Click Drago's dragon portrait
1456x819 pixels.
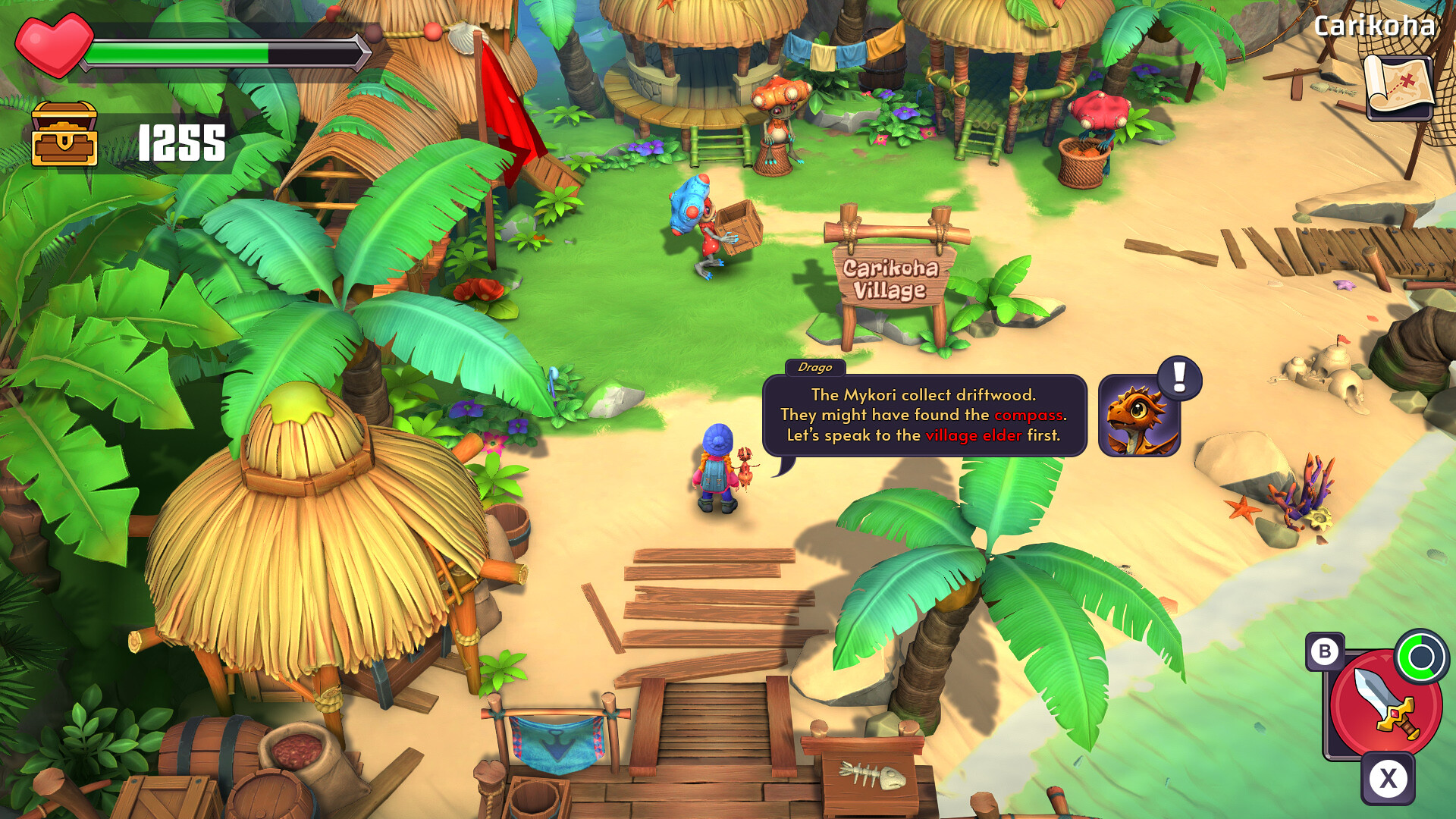pyautogui.click(x=1139, y=417)
